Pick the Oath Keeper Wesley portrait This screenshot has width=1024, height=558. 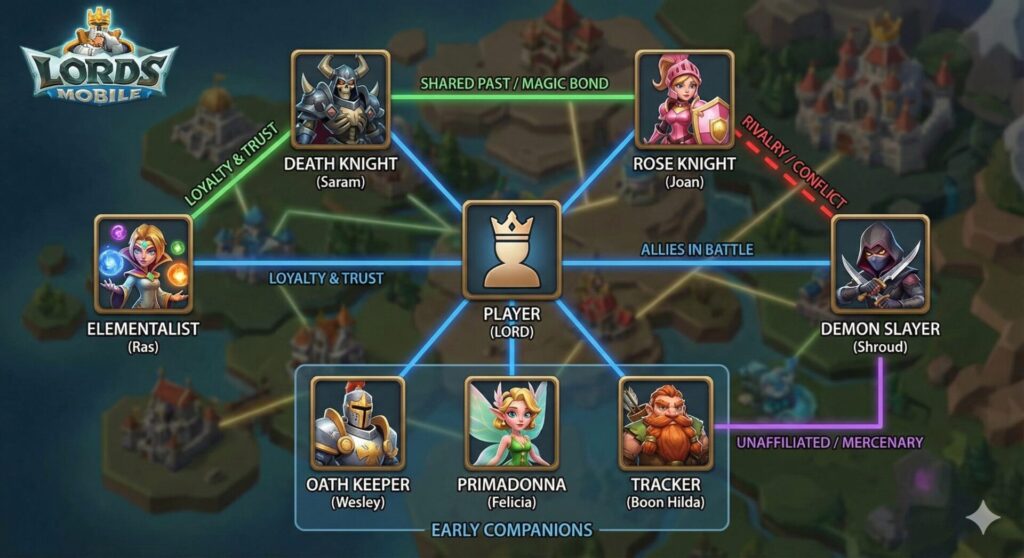[x=357, y=423]
